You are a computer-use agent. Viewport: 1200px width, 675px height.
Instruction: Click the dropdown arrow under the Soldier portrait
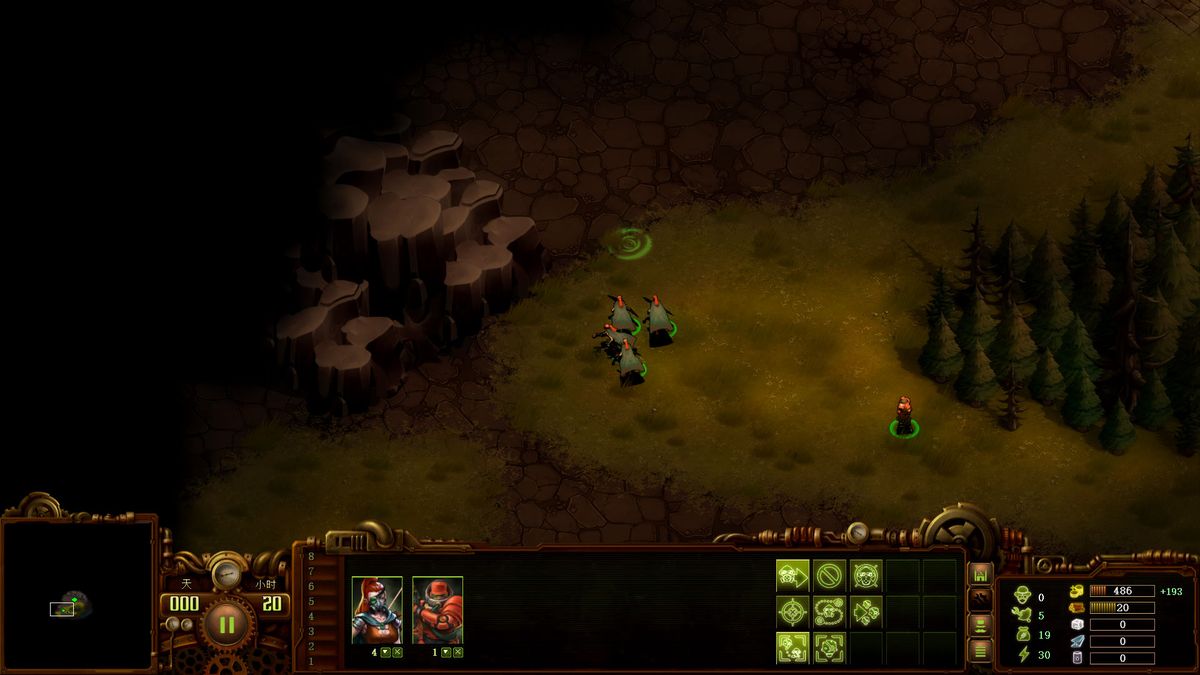(446, 652)
